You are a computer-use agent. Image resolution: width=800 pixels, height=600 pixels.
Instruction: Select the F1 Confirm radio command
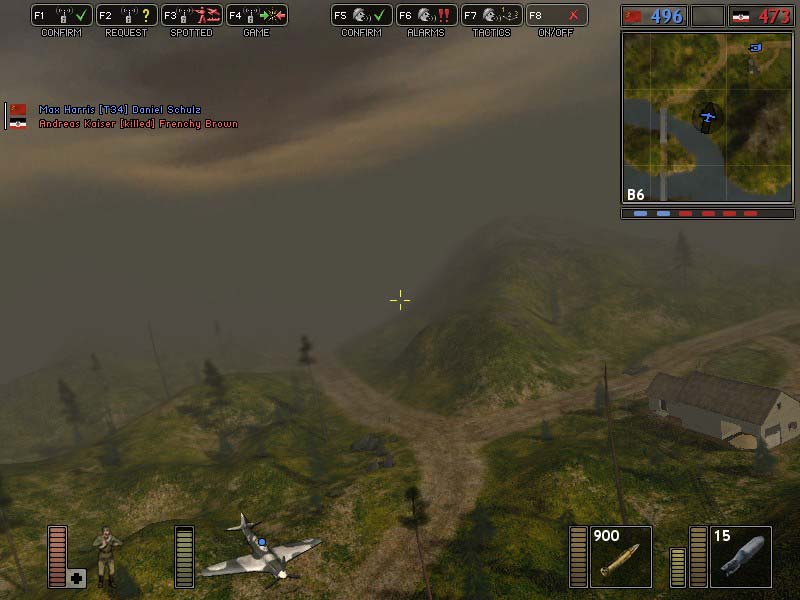pos(62,16)
